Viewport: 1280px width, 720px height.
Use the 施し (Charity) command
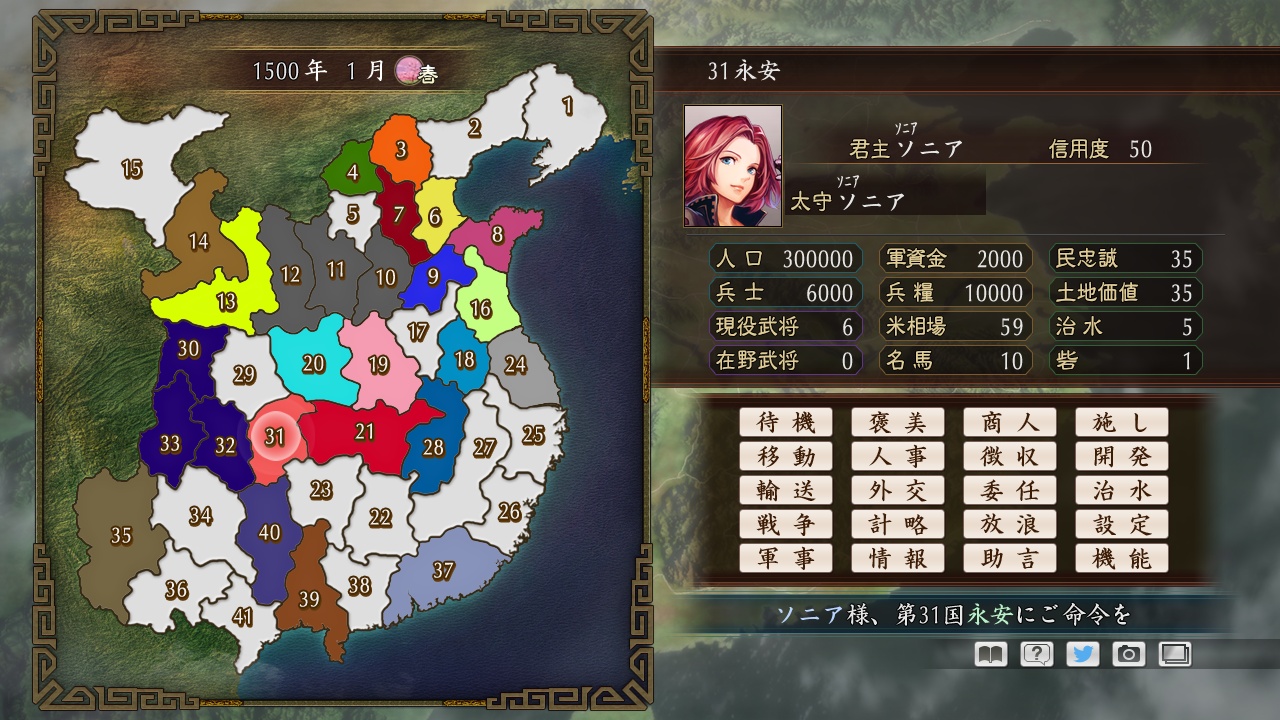click(1122, 422)
